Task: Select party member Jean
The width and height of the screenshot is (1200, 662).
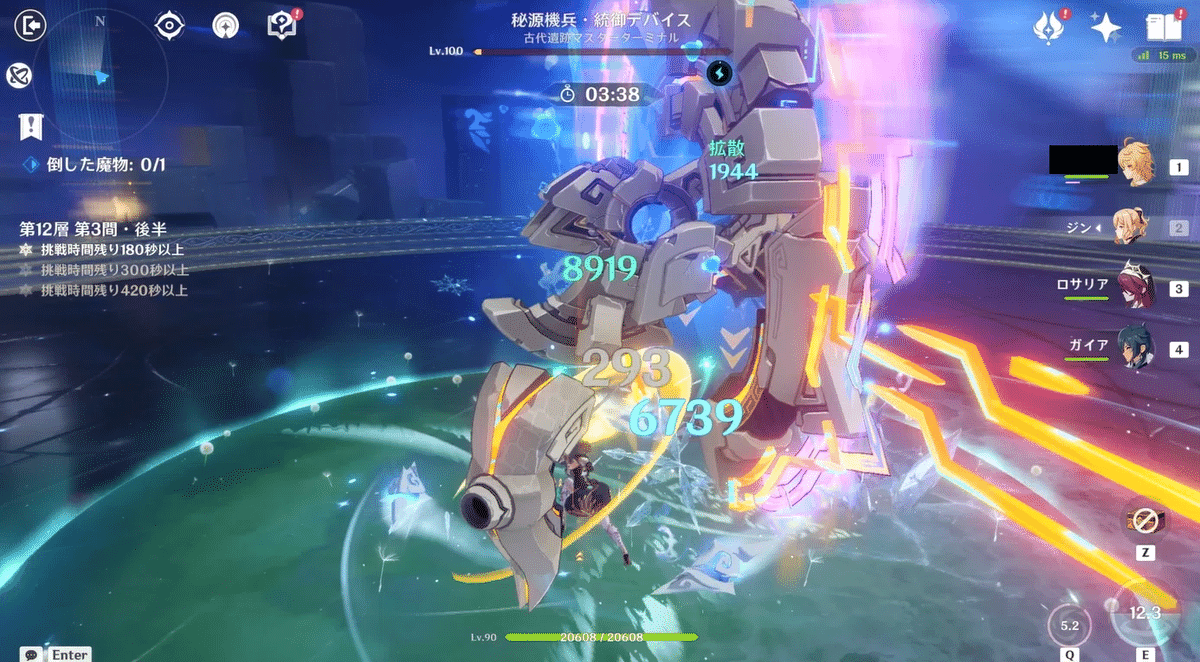Action: [1135, 228]
